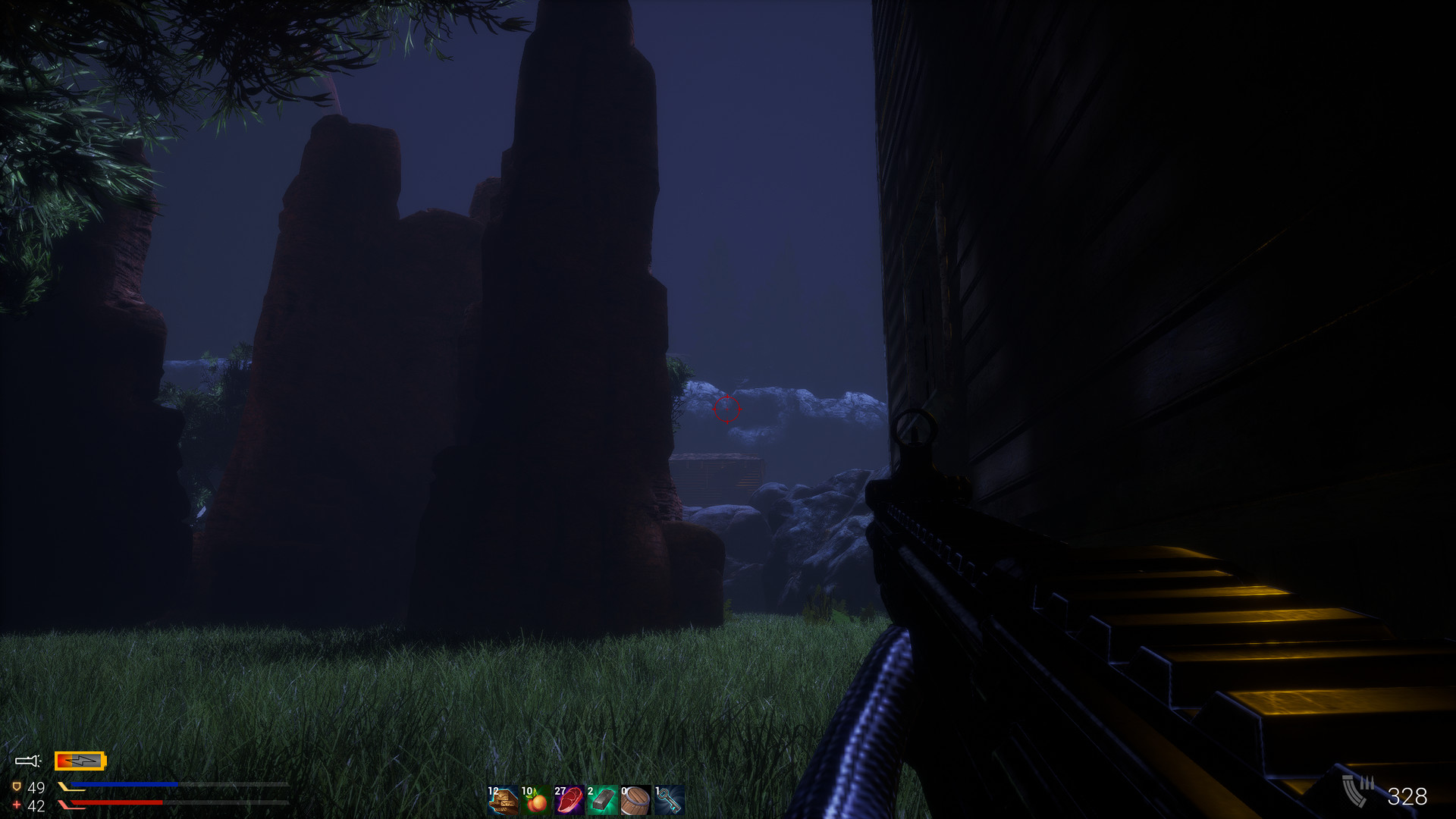Select the blue key hotbar item
This screenshot has height=819, width=1456.
(670, 799)
